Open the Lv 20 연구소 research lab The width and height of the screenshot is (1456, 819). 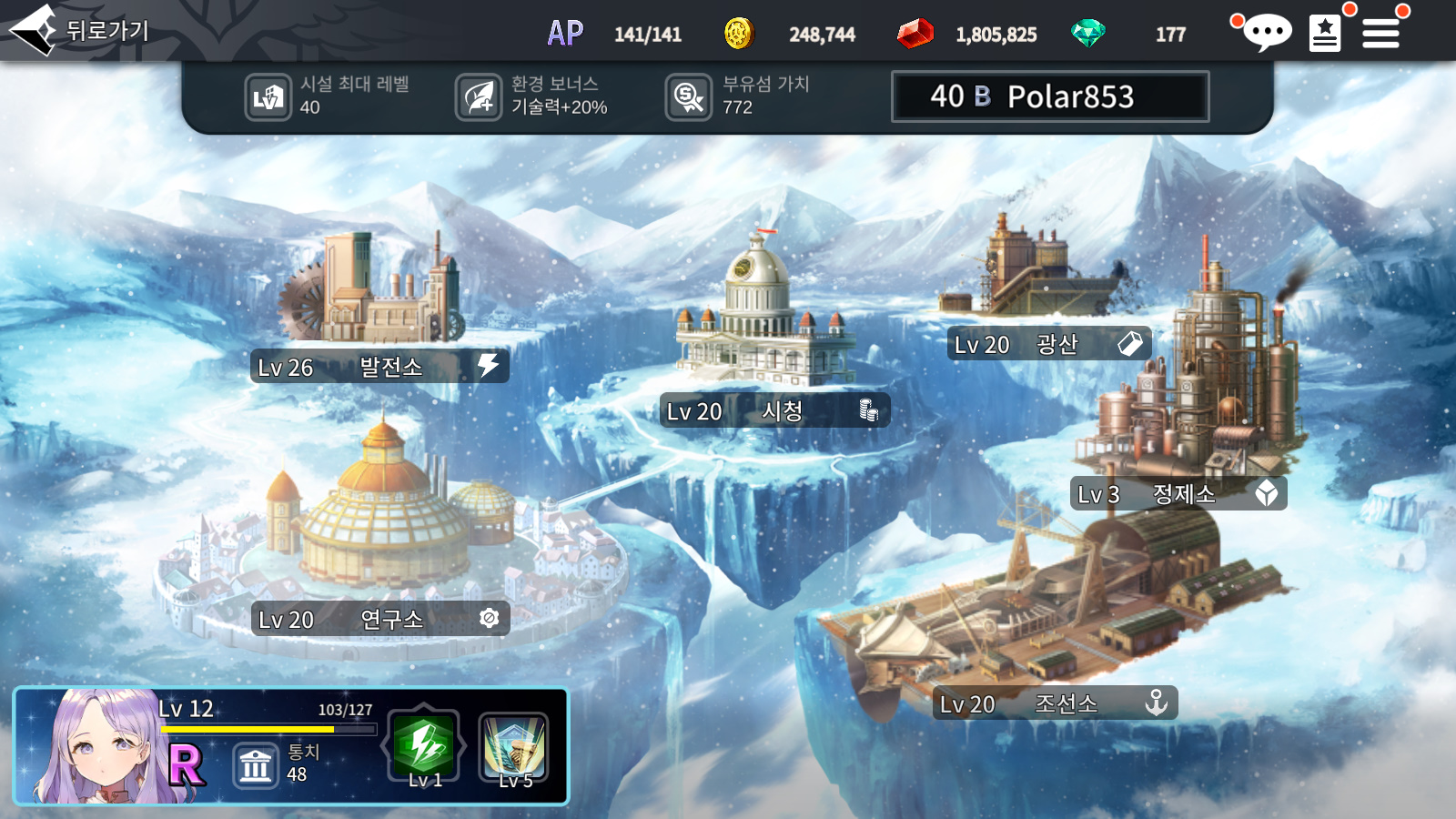pos(379,620)
